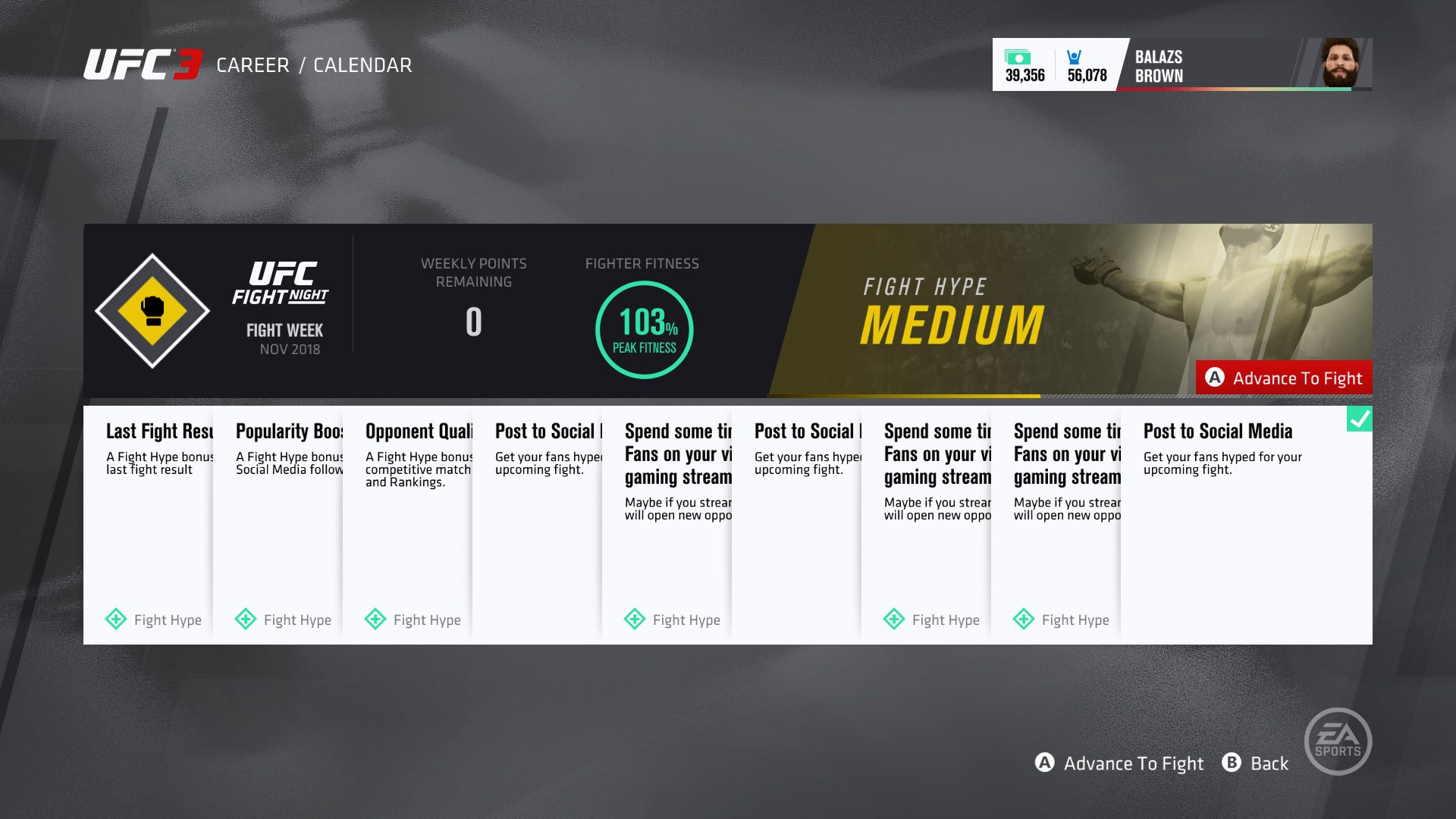Select the Last Fight Result card
This screenshot has width=1456, height=819.
149,525
